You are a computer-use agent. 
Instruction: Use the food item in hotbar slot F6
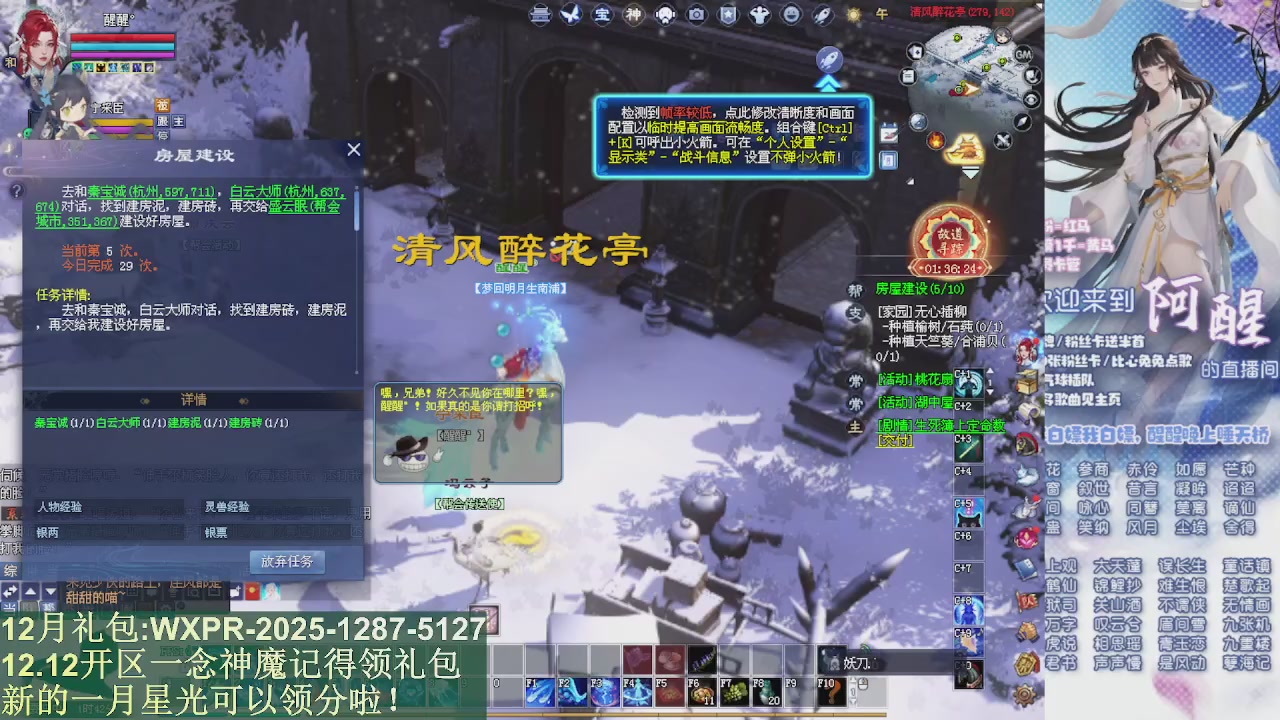pyautogui.click(x=704, y=690)
